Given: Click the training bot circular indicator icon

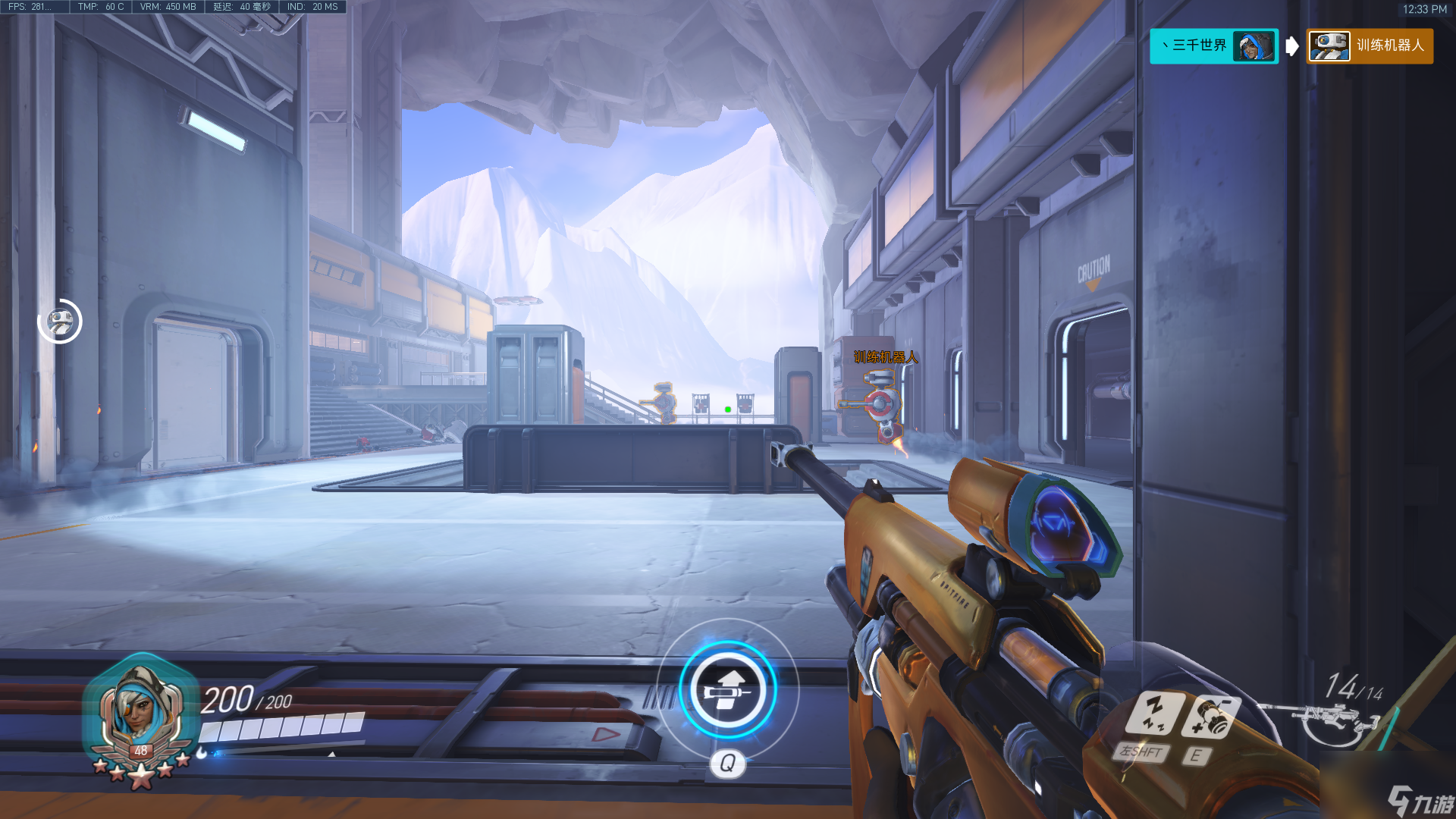Looking at the screenshot, I should pyautogui.click(x=60, y=322).
